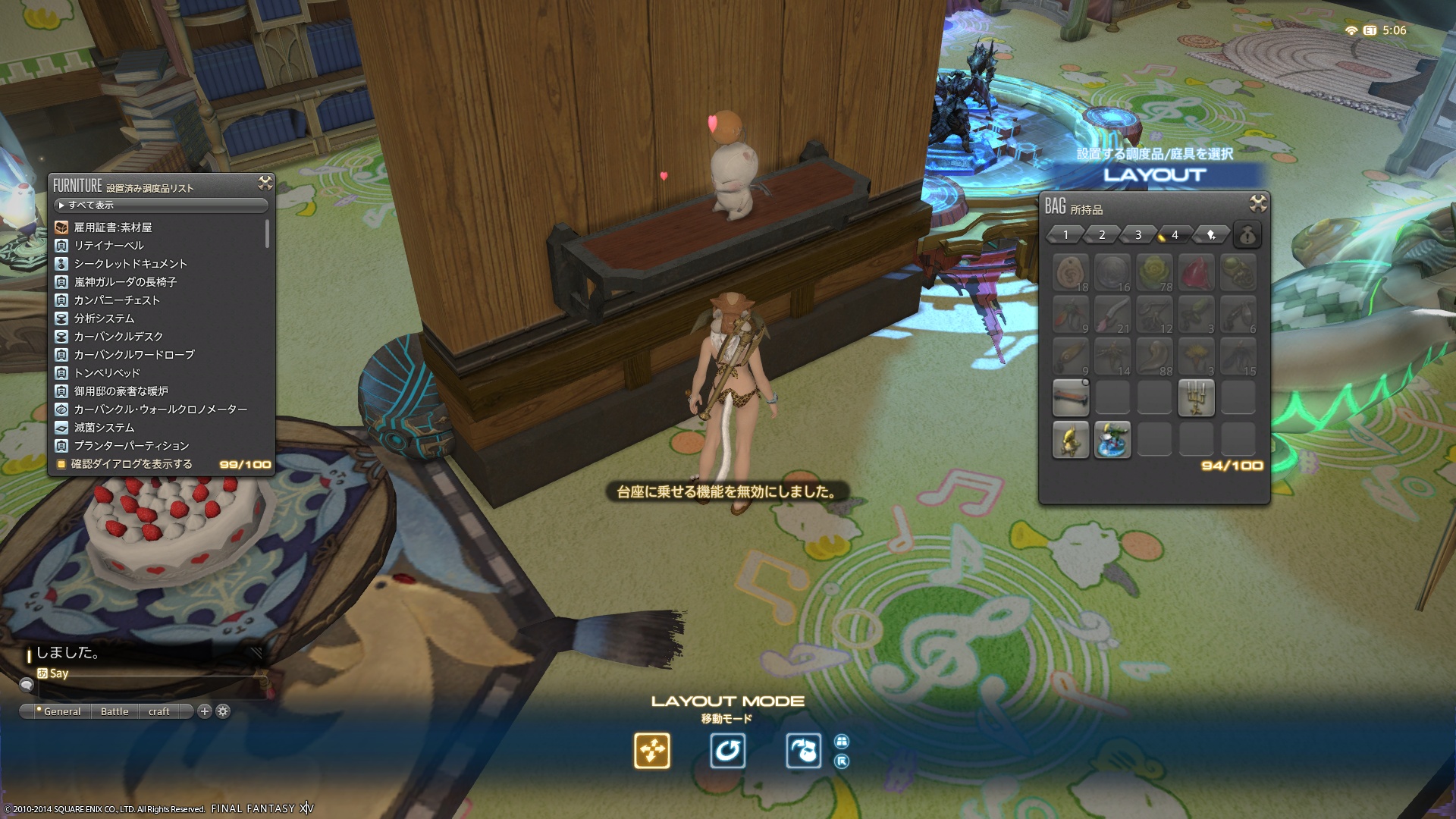Activate the move mode button
This screenshot has width=1456, height=819.
click(652, 751)
